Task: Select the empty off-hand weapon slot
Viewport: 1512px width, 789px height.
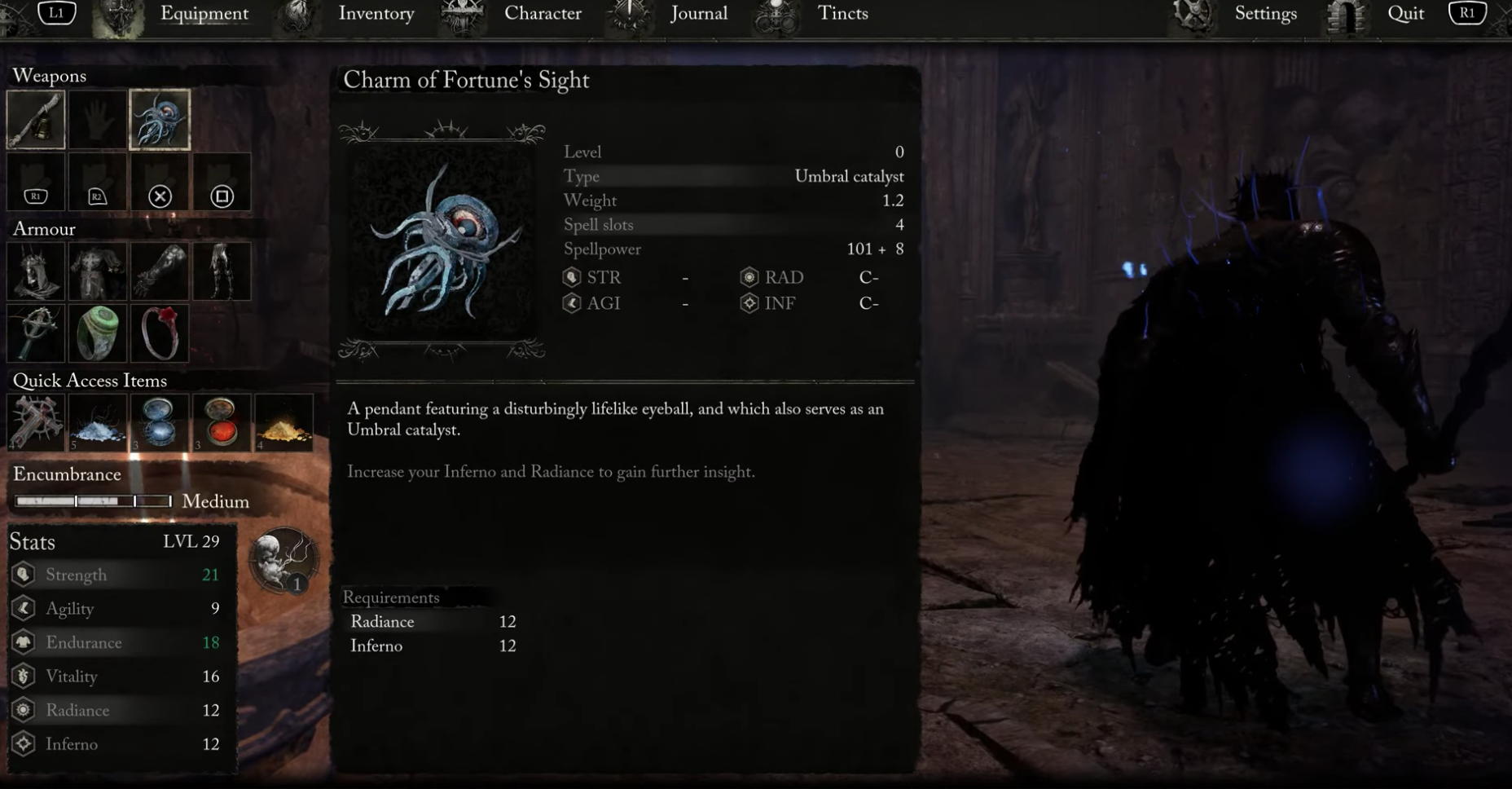Action: (98, 120)
